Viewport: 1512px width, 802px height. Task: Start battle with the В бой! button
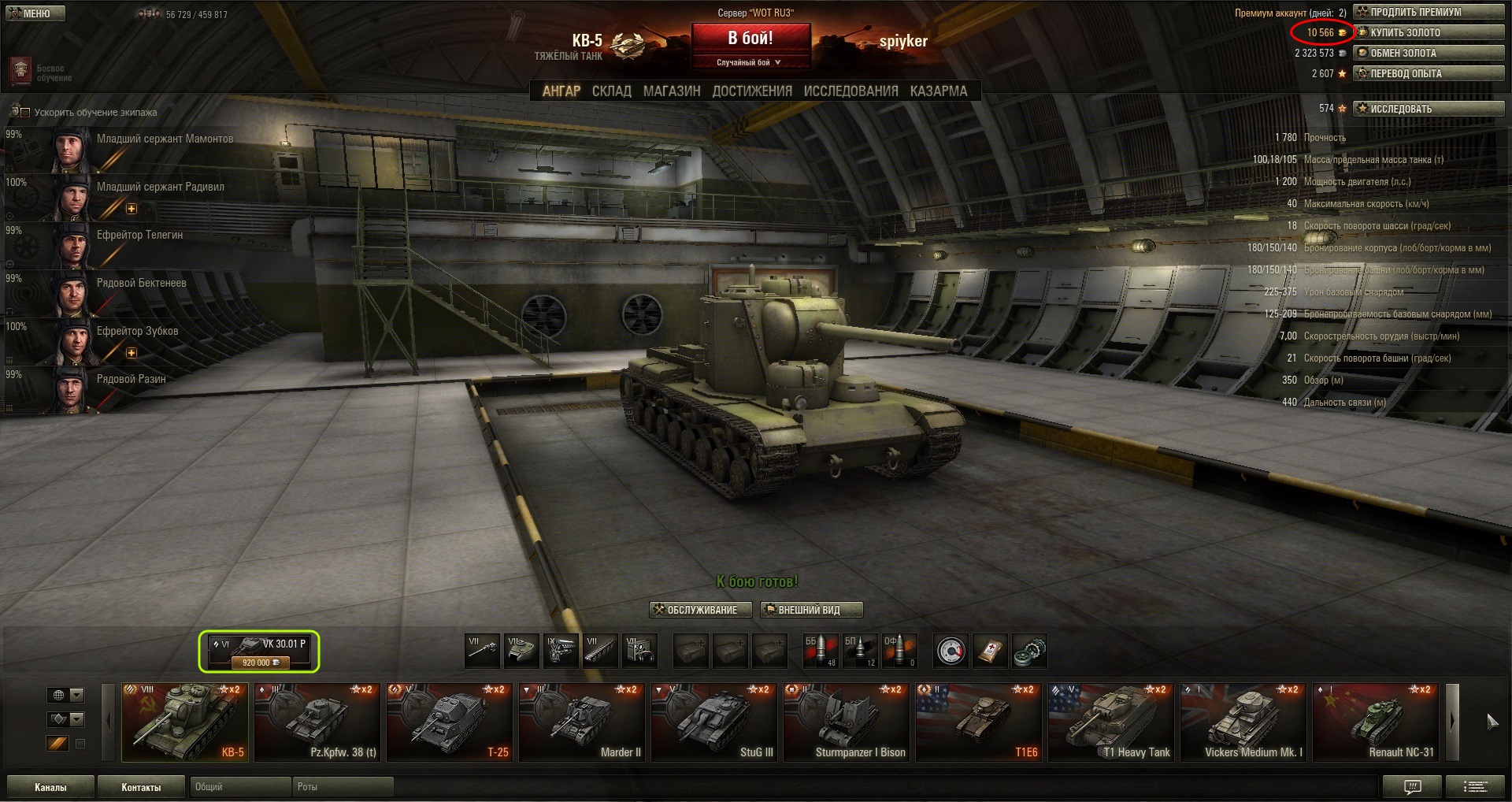coord(750,39)
